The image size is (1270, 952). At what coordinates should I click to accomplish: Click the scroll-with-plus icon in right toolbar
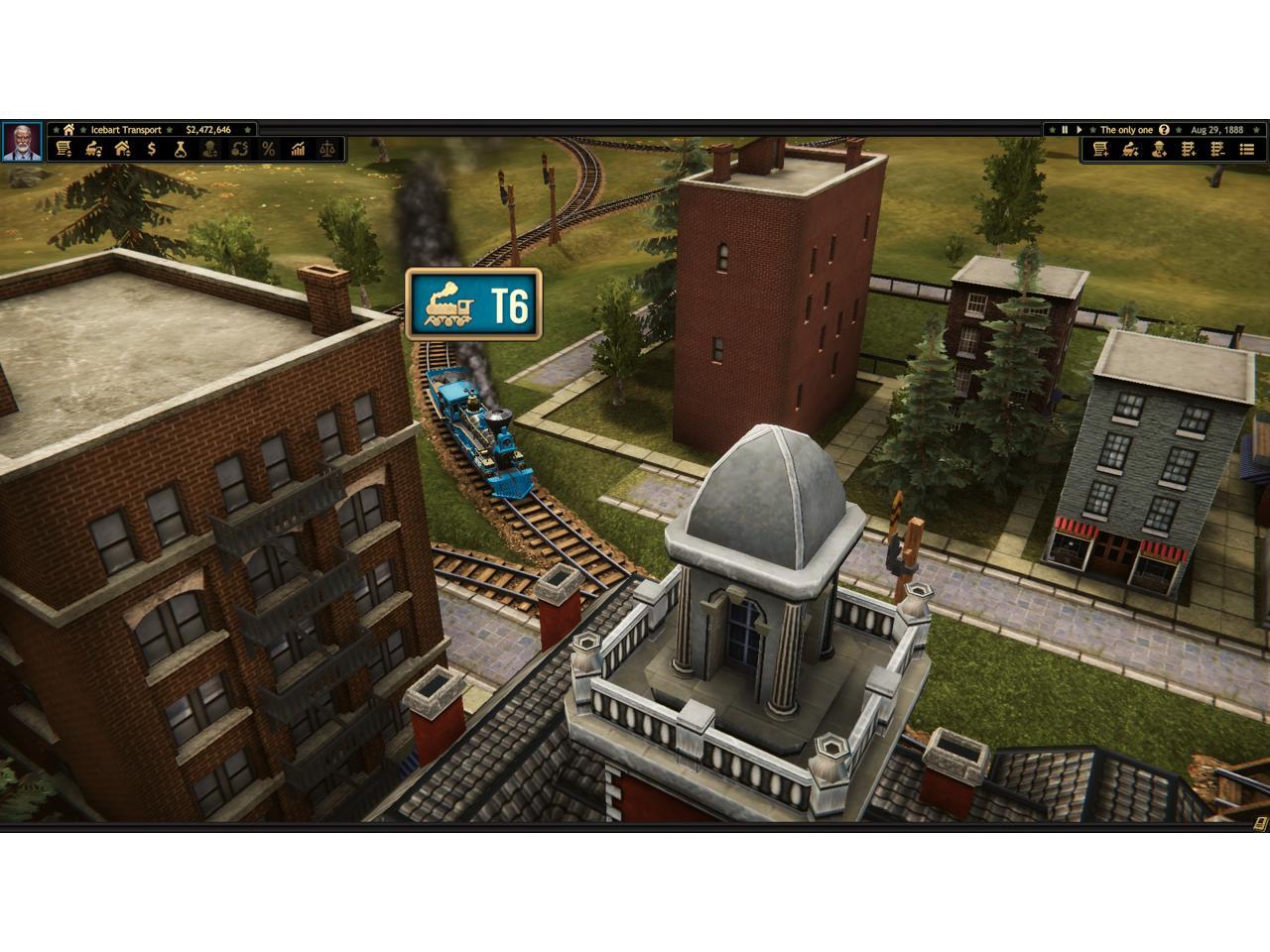click(1100, 150)
